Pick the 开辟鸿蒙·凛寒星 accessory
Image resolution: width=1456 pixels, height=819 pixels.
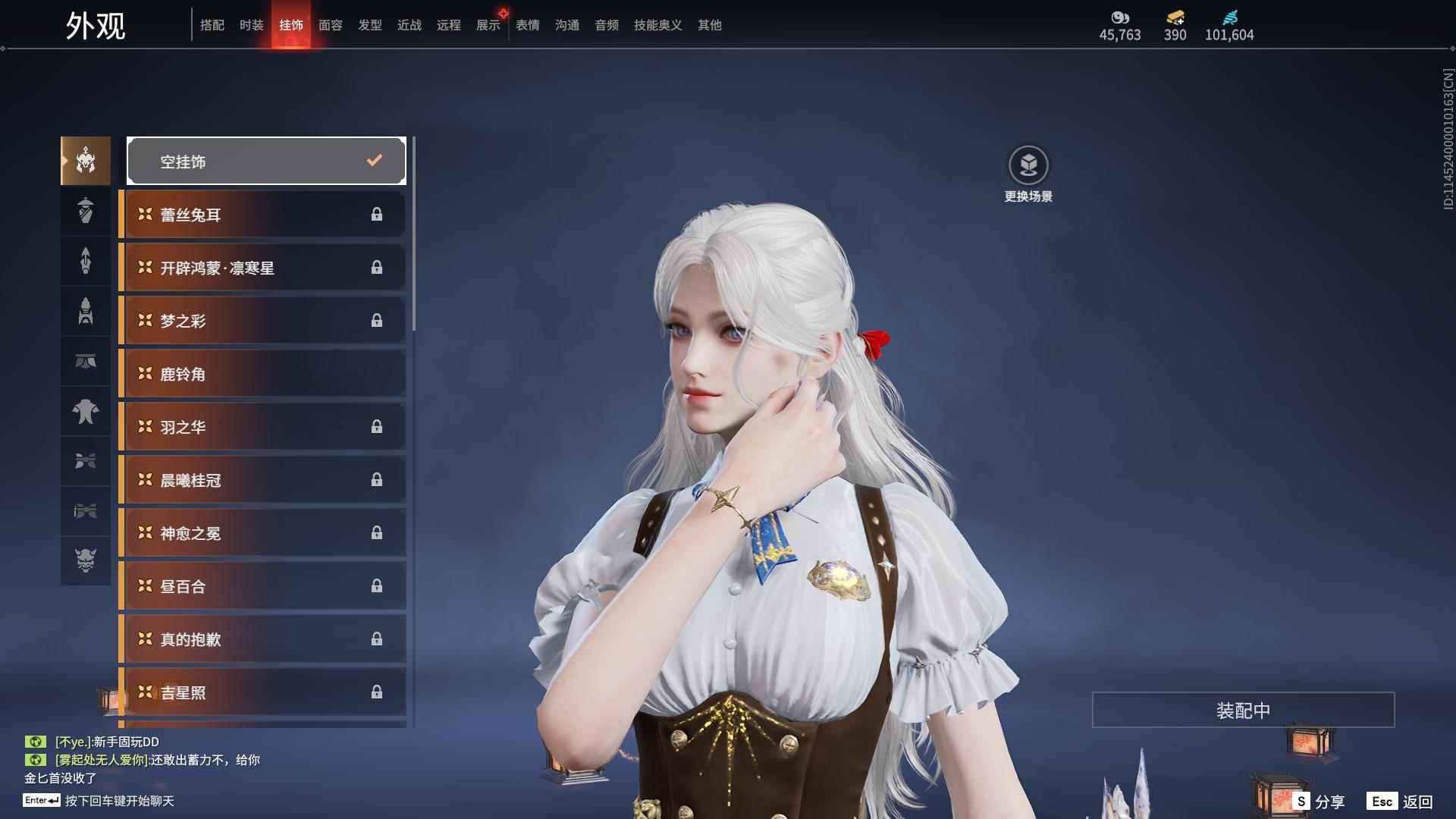[264, 268]
